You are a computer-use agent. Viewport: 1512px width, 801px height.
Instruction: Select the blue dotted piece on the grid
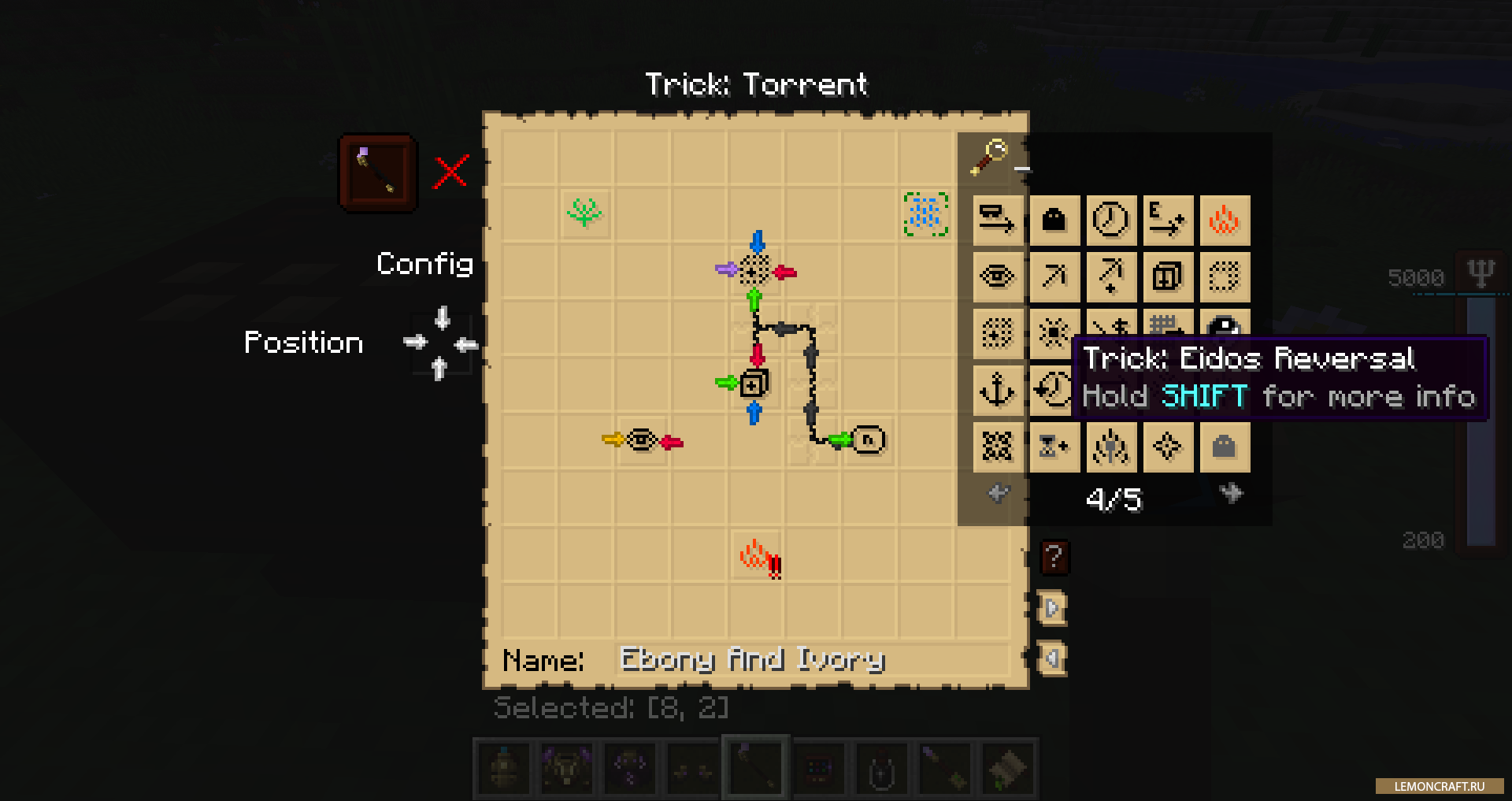click(925, 213)
